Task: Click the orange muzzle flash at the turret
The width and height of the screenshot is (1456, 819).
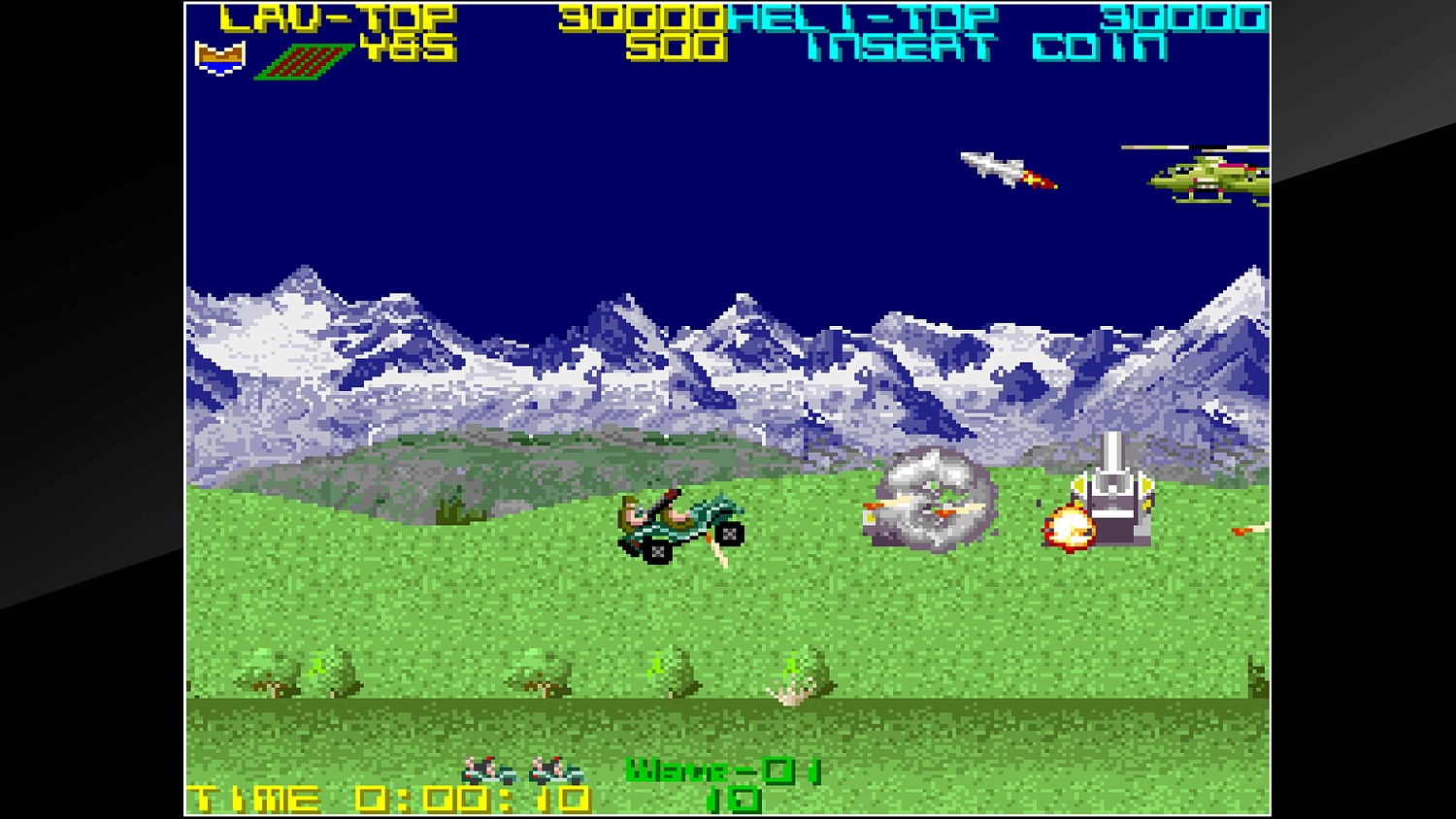Action: [1066, 527]
